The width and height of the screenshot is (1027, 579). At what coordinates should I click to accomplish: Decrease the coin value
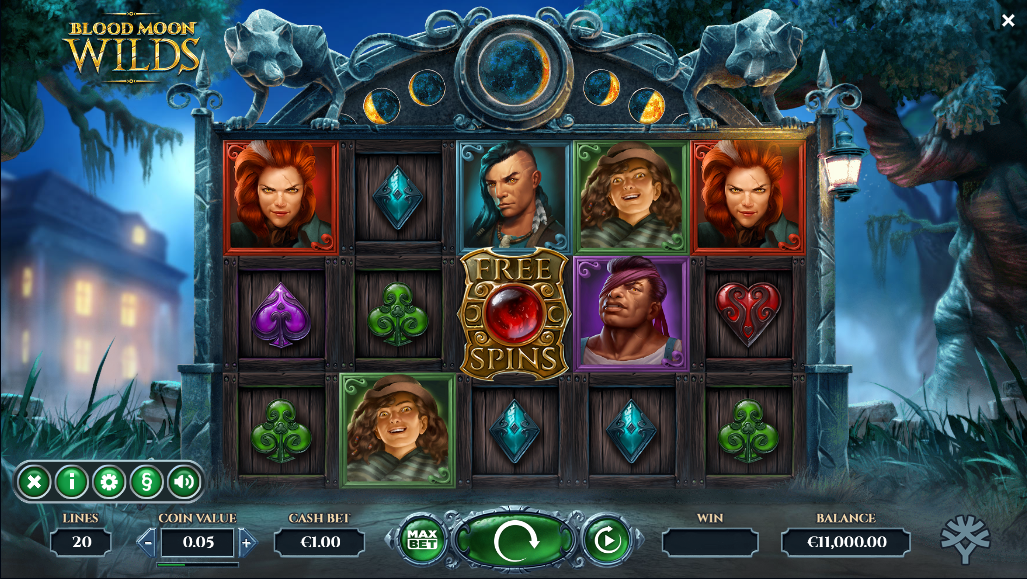click(147, 543)
